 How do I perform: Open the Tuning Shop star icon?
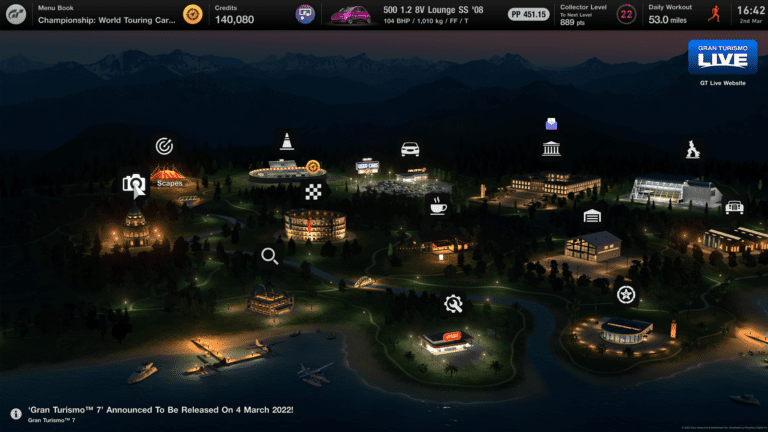[625, 294]
